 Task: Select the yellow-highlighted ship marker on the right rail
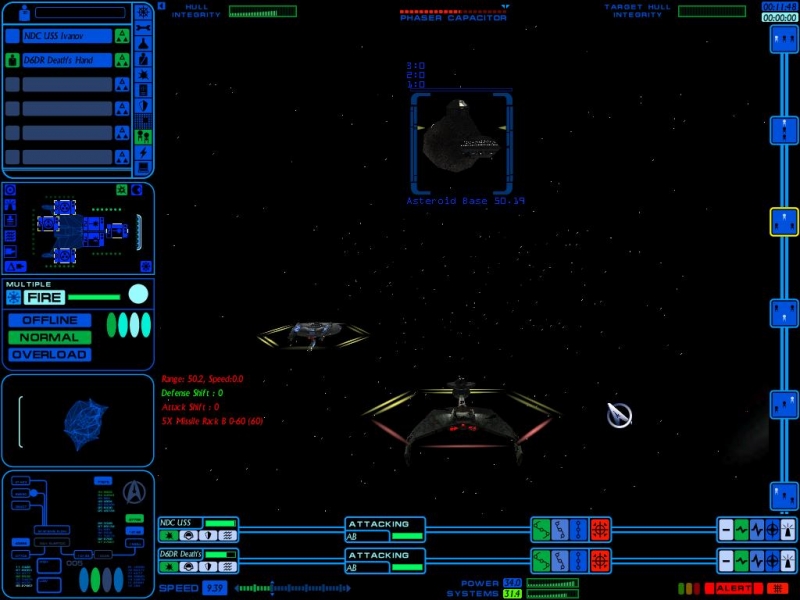pyautogui.click(x=784, y=222)
